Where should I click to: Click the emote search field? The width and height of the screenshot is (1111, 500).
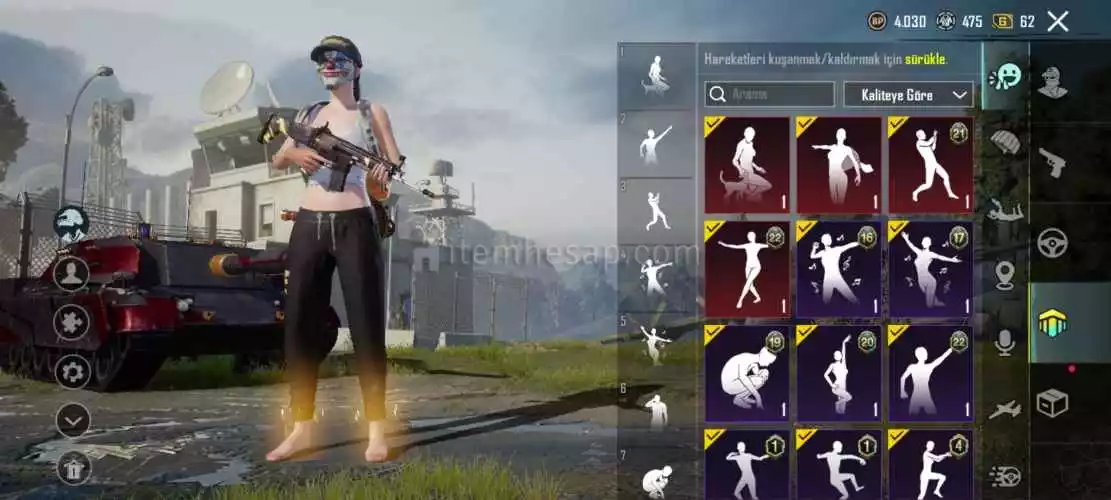769,95
